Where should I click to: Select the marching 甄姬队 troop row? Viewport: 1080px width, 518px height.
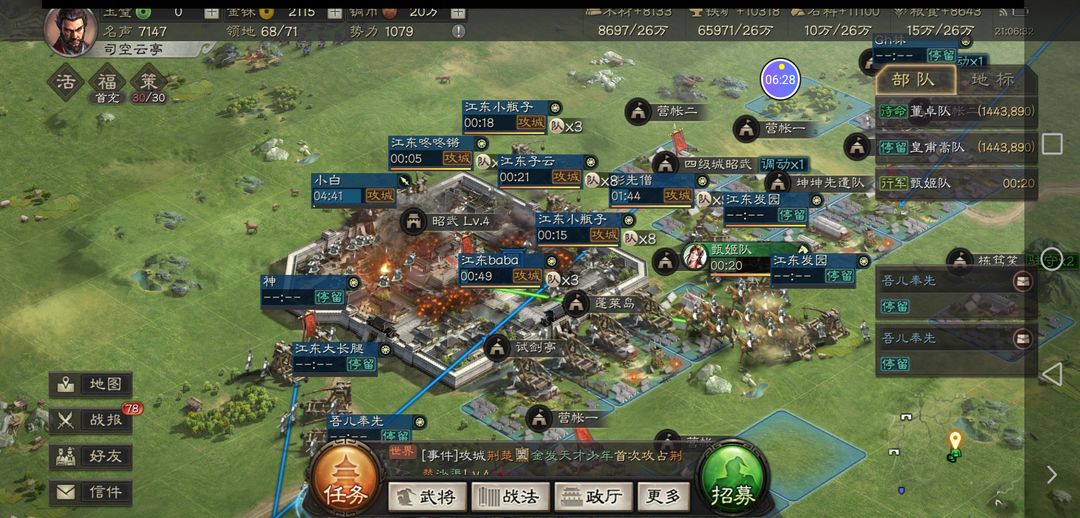click(x=955, y=183)
